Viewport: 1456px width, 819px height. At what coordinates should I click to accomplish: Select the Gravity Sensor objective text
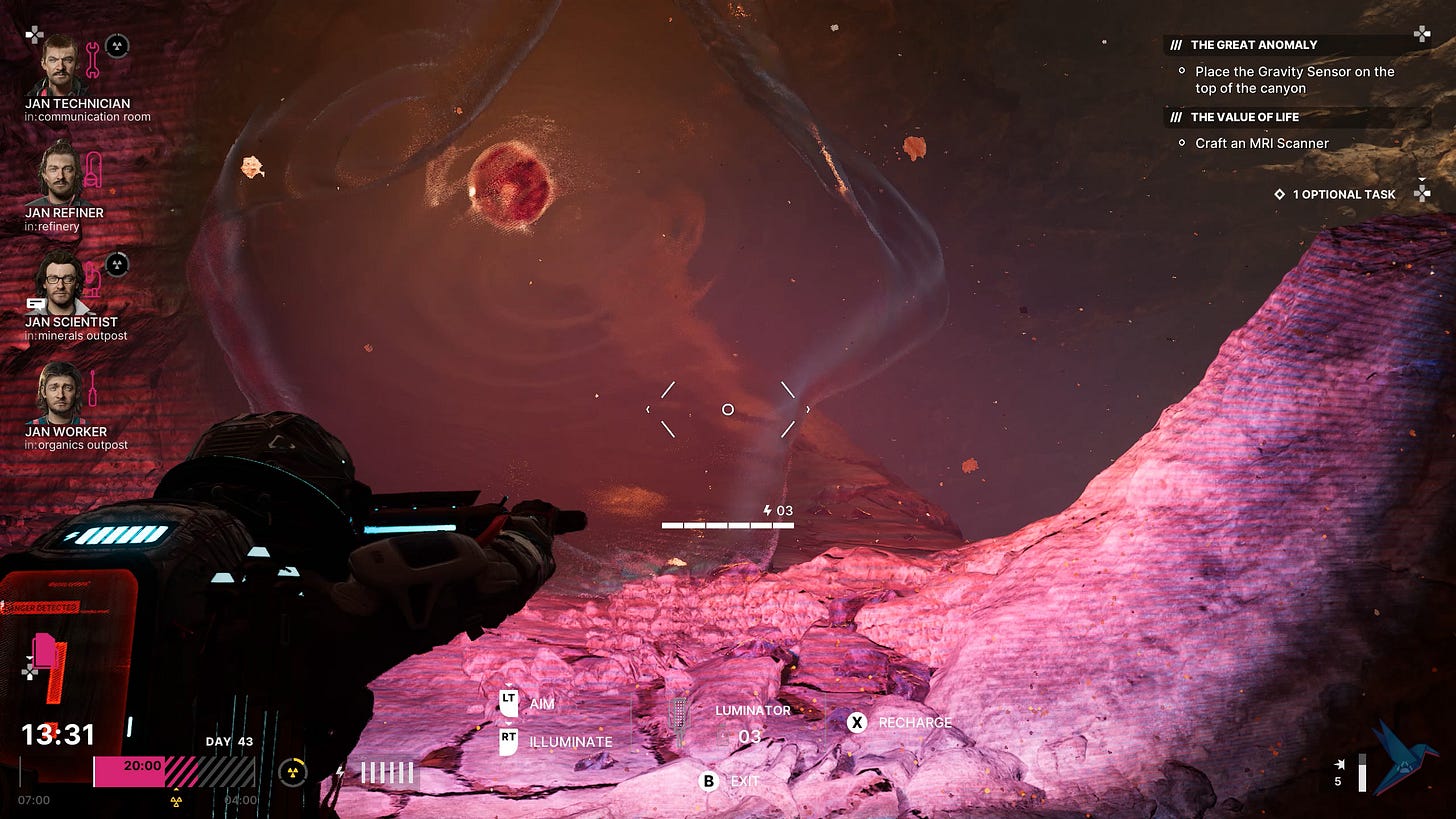(x=1294, y=80)
